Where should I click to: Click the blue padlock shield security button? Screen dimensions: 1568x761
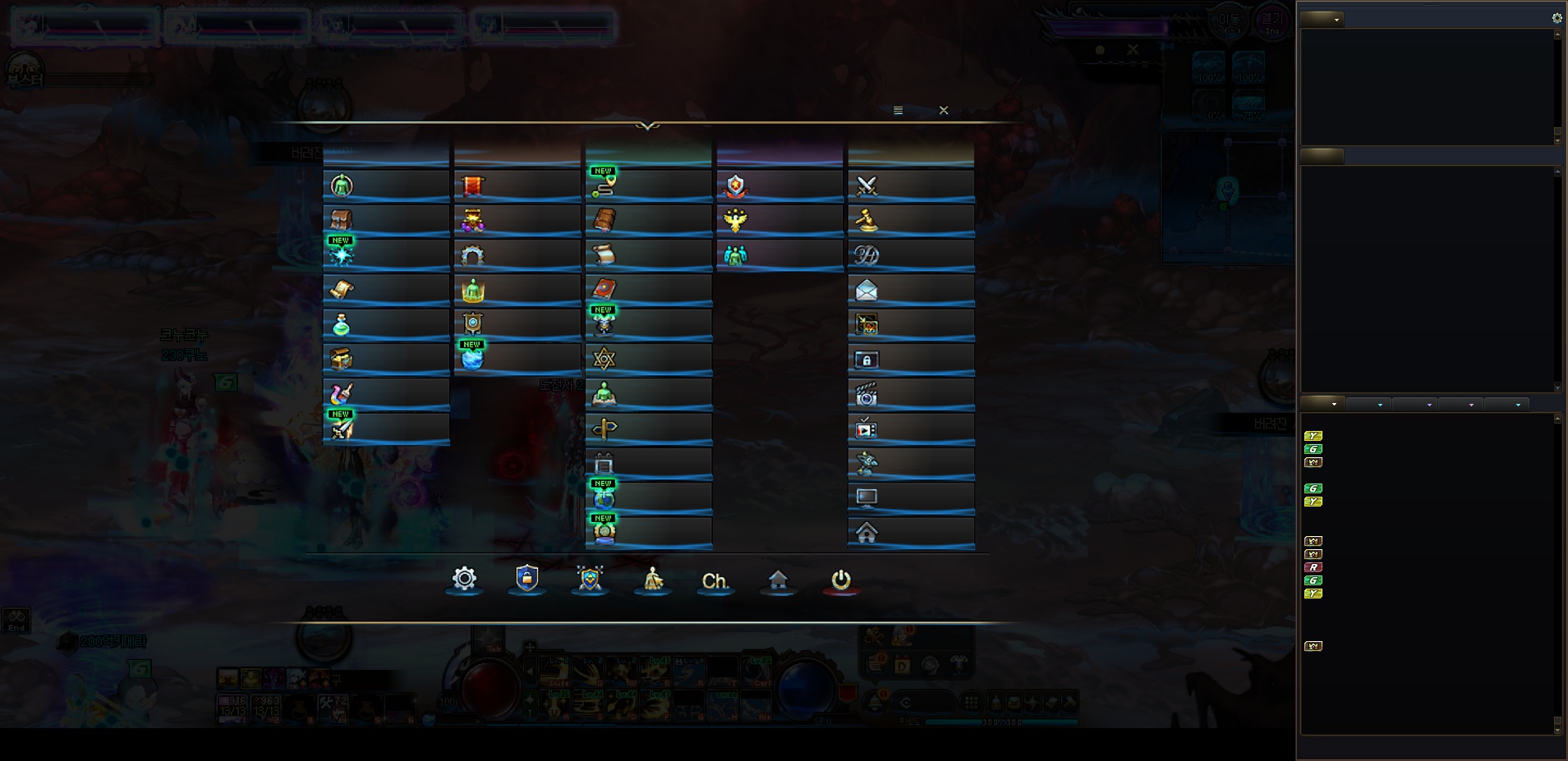526,579
